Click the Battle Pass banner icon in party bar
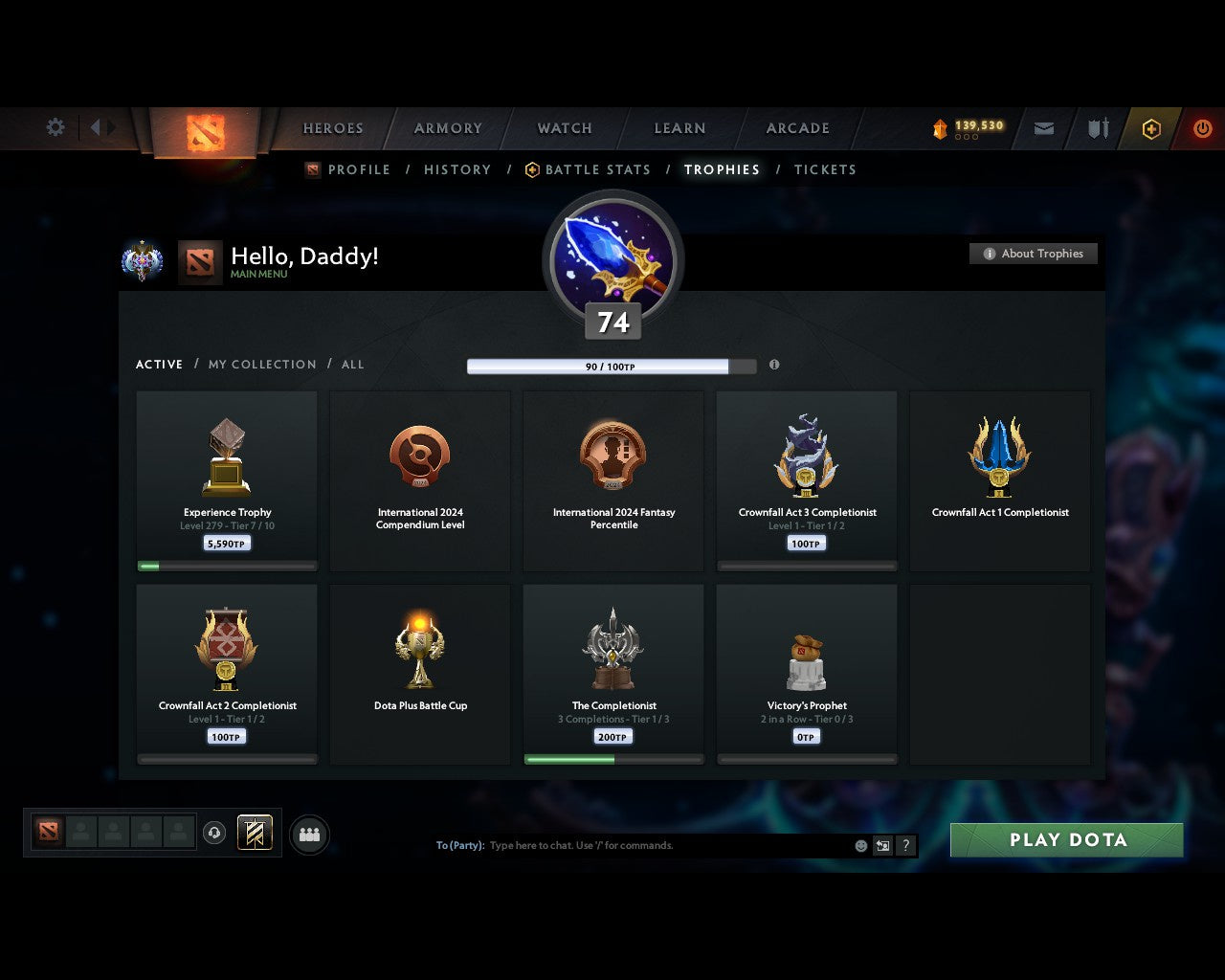This screenshot has width=1225, height=980. 255,834
